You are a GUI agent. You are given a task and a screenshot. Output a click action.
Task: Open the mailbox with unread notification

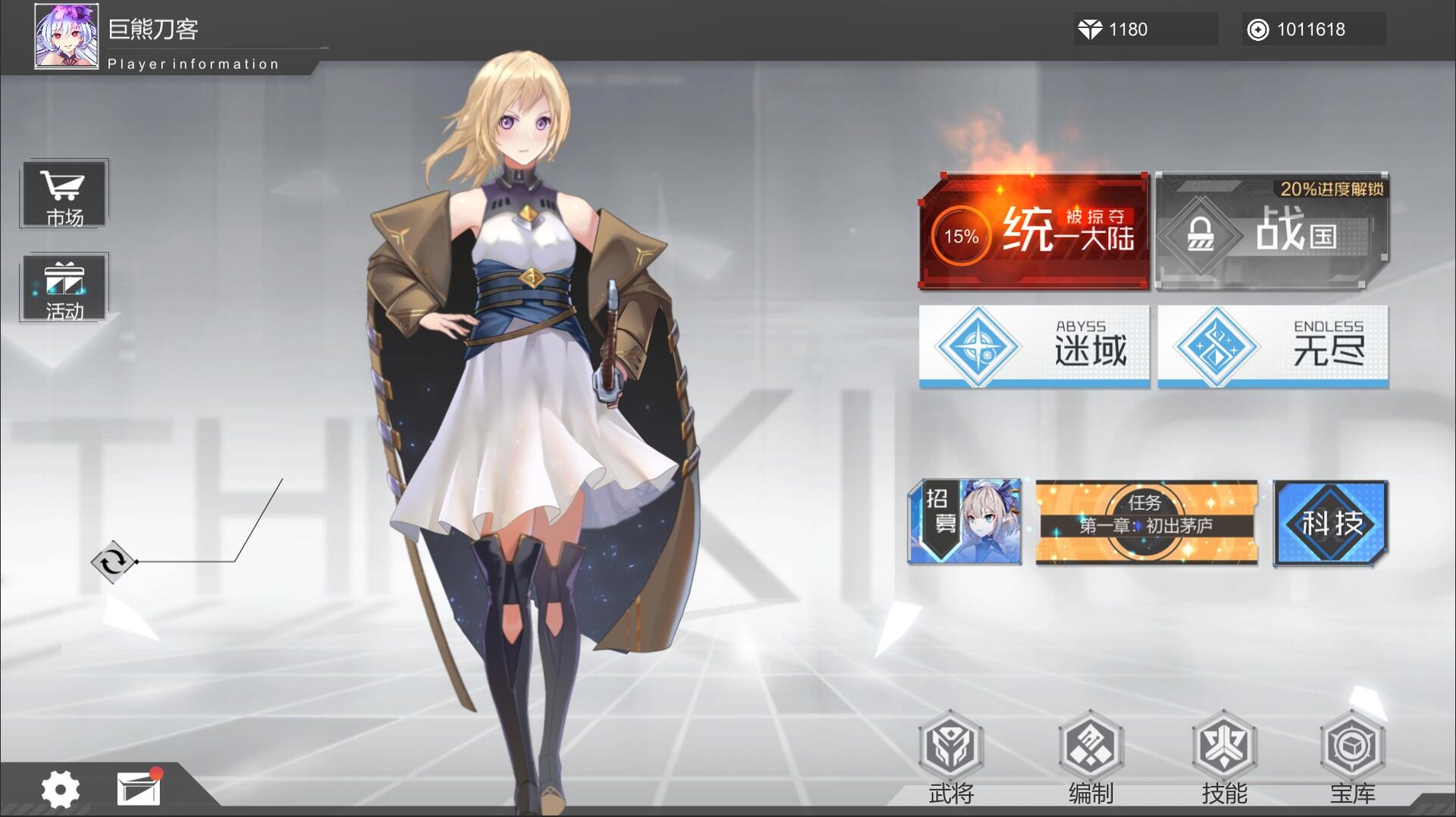(138, 788)
